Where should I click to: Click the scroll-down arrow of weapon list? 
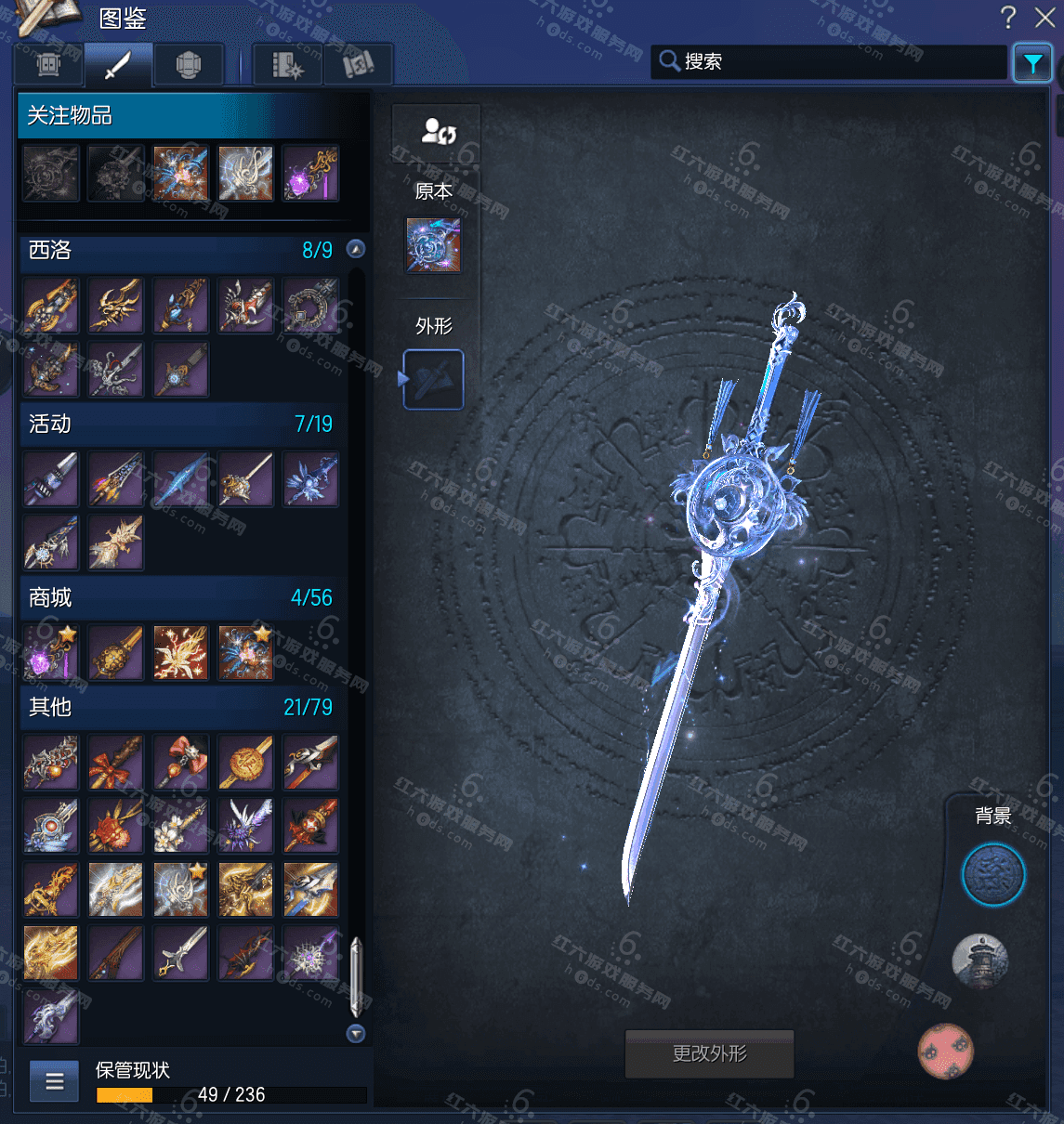[355, 1033]
